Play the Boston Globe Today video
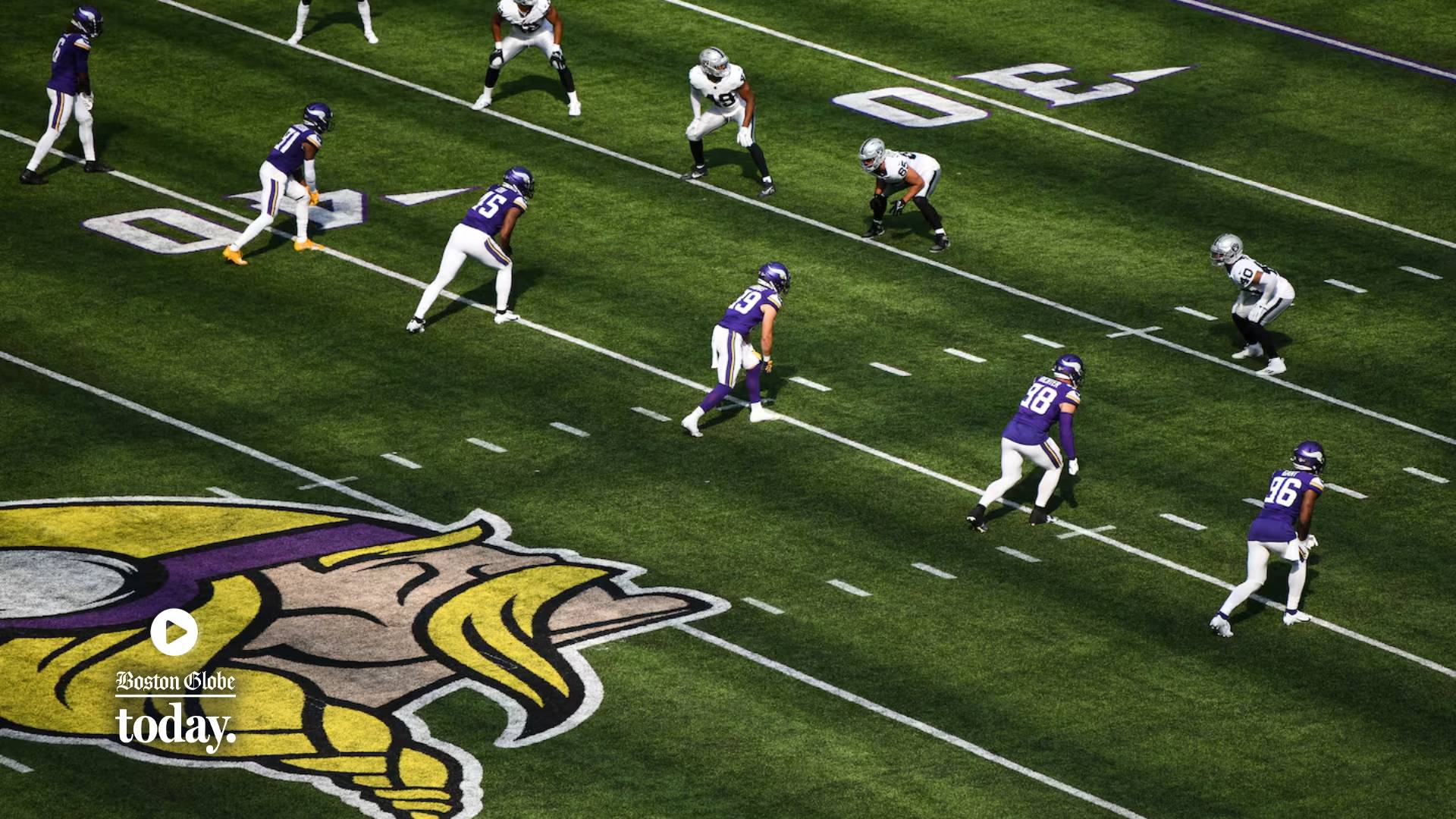1456x819 pixels. click(174, 631)
